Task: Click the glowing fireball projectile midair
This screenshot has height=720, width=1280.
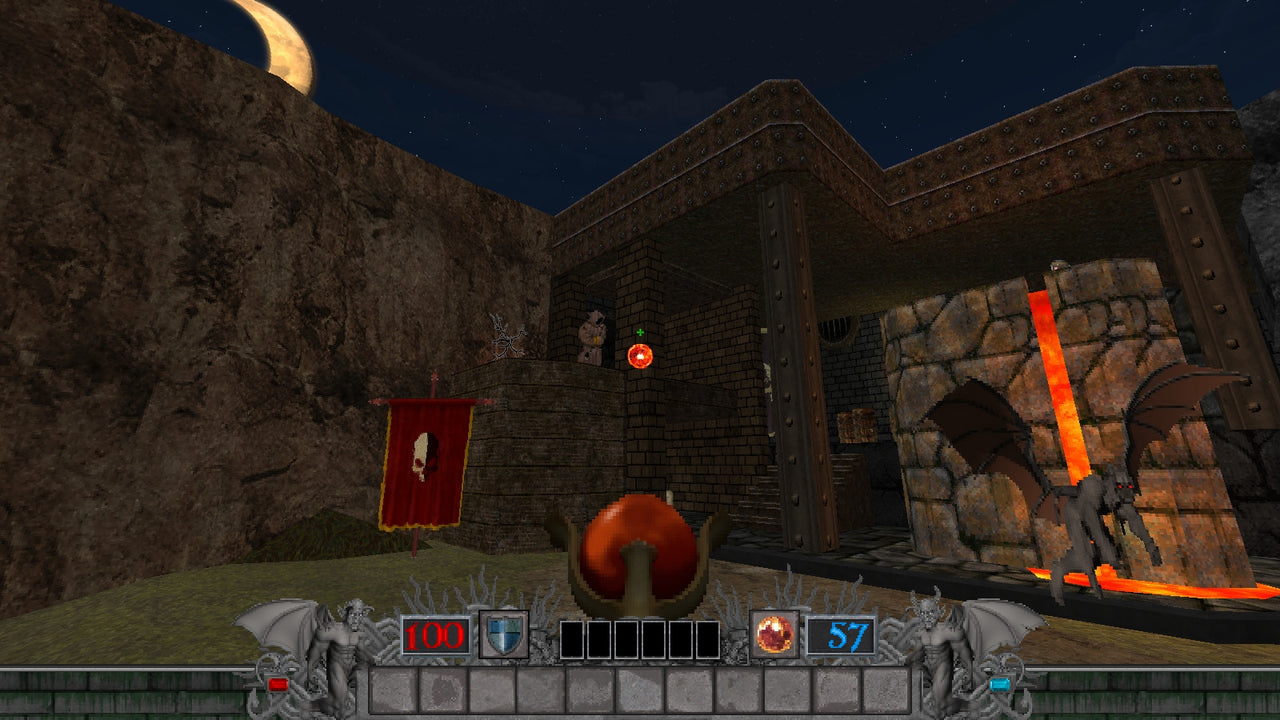Action: pos(639,354)
